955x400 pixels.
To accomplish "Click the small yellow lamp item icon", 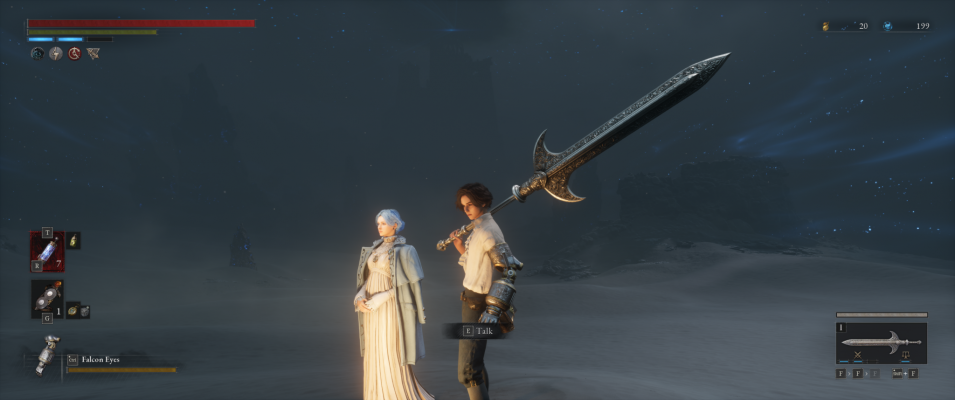I will (74, 241).
